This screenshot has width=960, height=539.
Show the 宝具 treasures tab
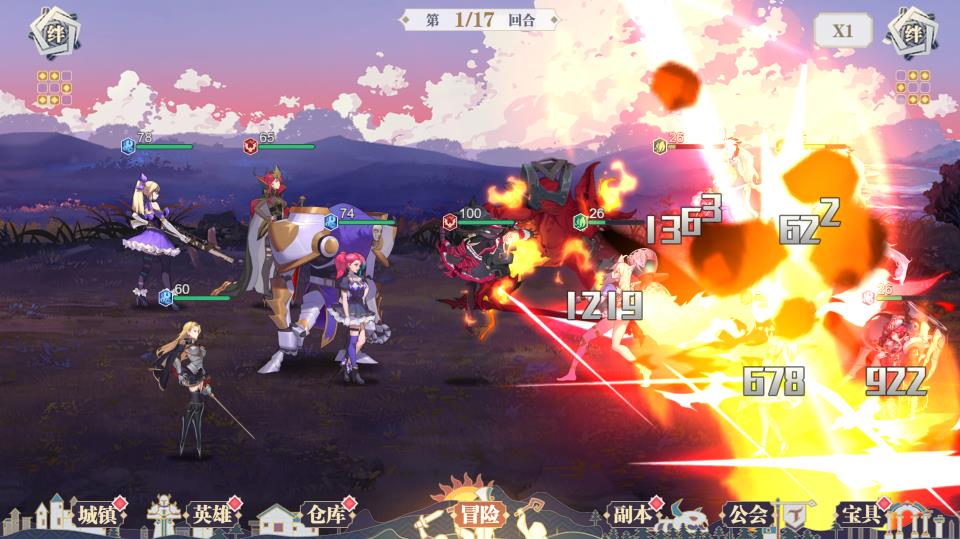(x=860, y=515)
